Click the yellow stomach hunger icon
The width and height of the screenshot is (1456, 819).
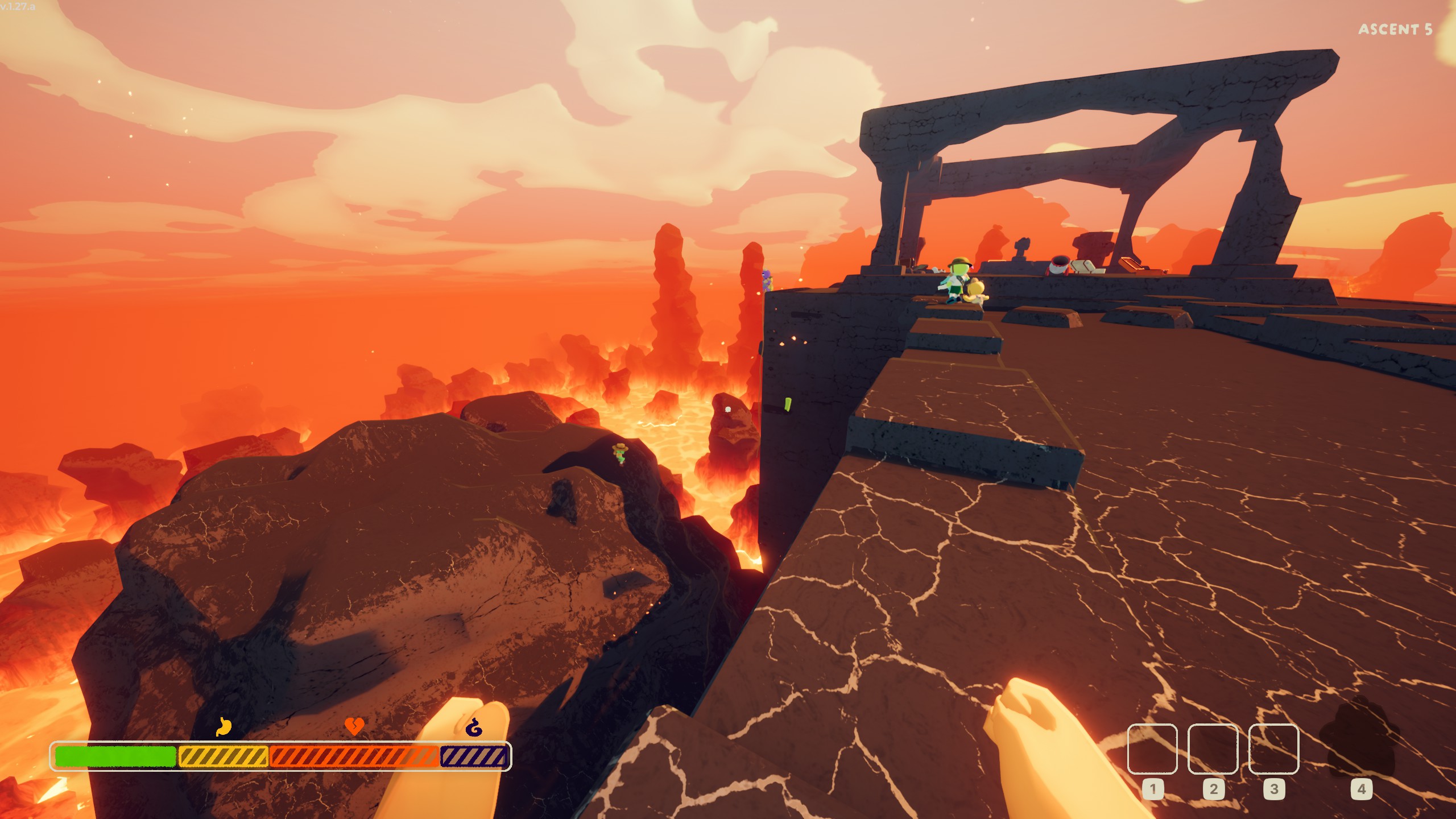(224, 726)
